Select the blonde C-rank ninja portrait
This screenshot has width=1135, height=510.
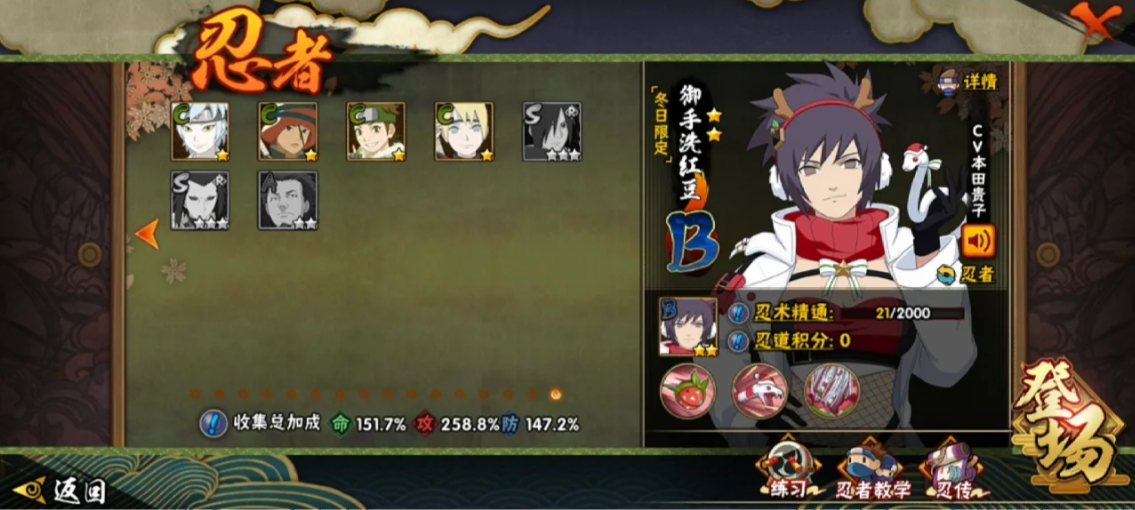(464, 131)
